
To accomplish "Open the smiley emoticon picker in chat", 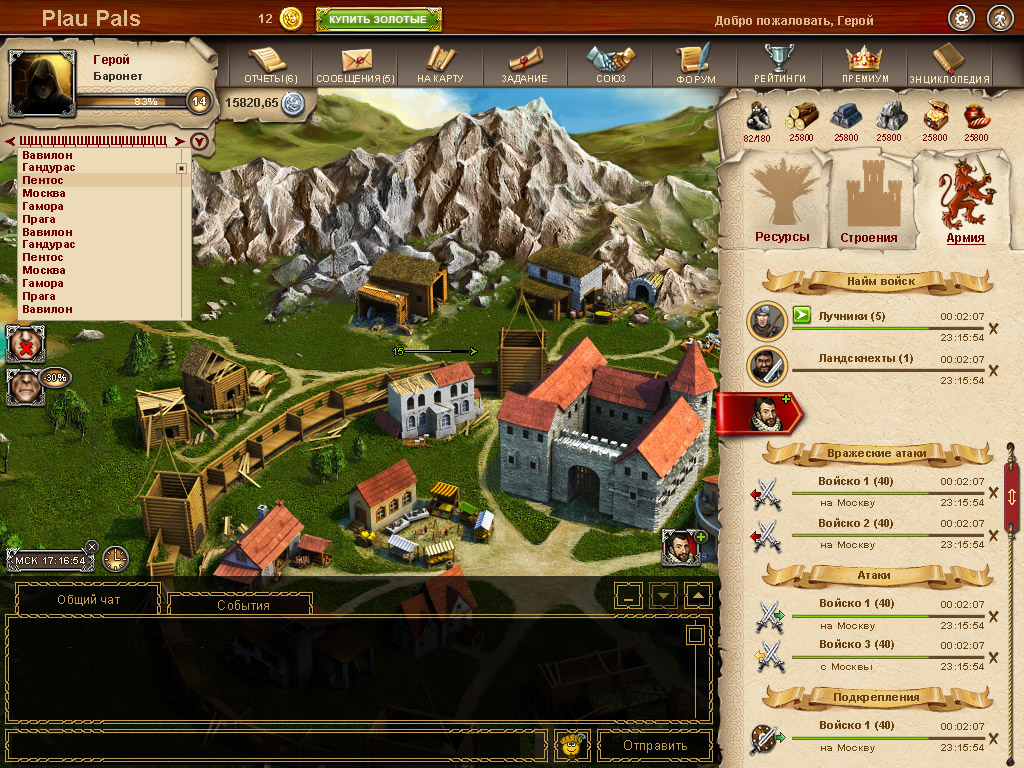I will pos(572,745).
